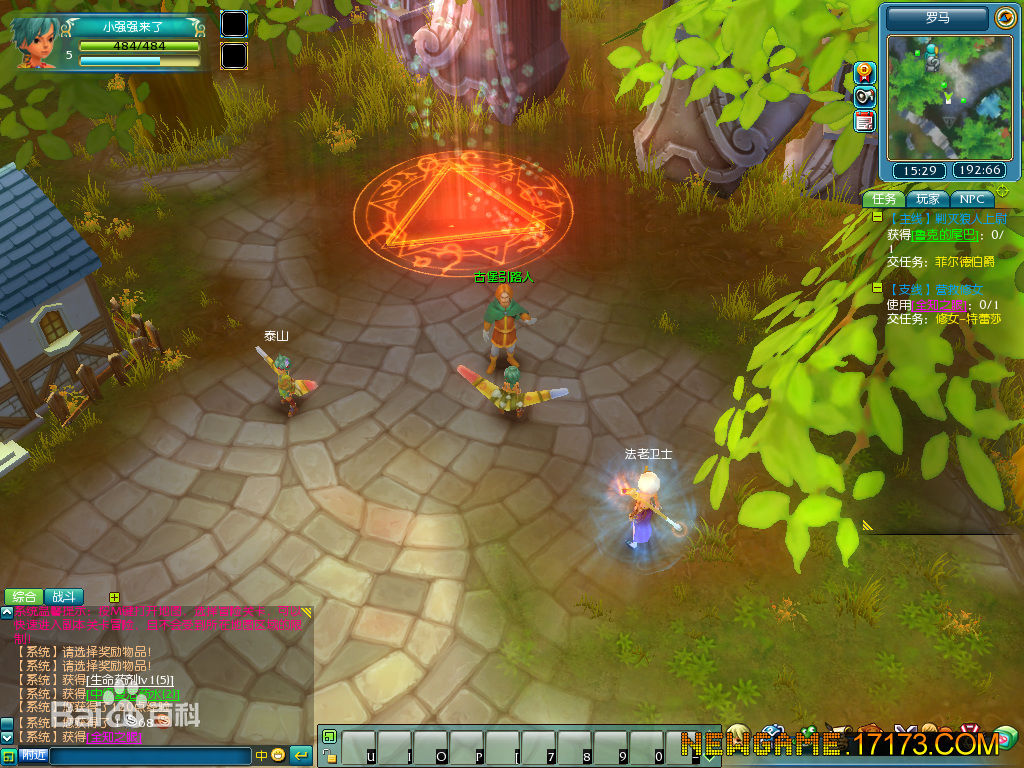Image resolution: width=1024 pixels, height=768 pixels.
Task: Focus the chat text input field
Action: [150, 756]
